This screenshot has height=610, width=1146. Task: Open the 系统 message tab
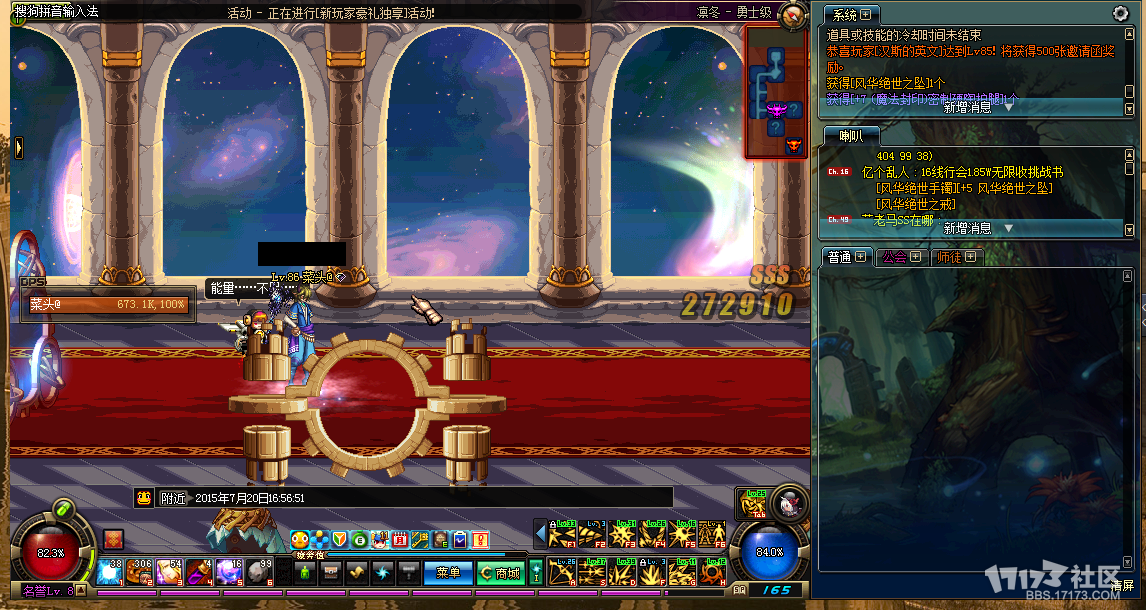pyautogui.click(x=850, y=14)
